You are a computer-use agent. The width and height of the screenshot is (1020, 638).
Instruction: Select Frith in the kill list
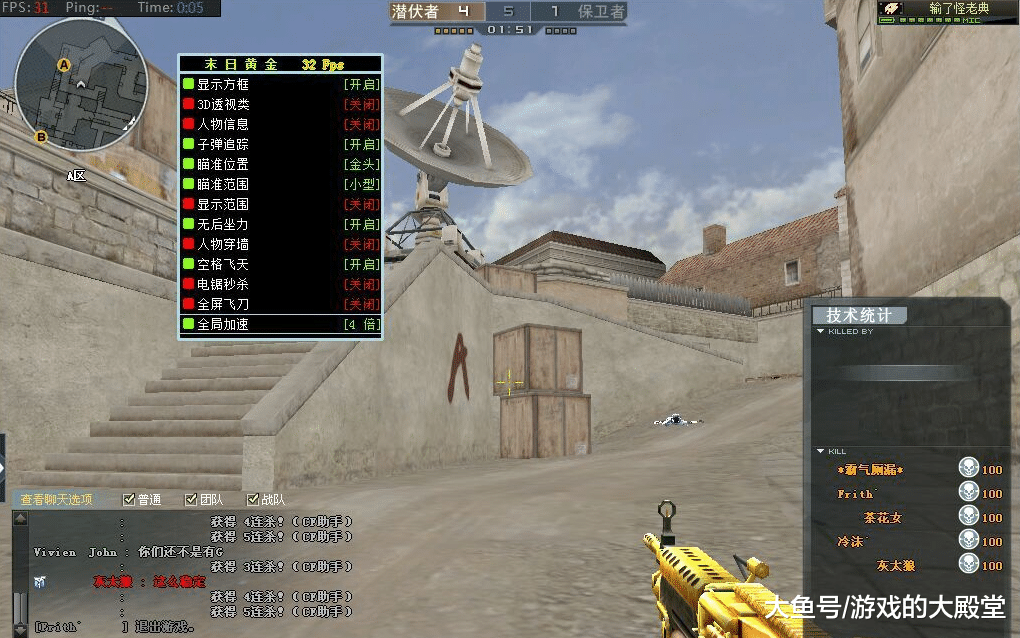(855, 494)
